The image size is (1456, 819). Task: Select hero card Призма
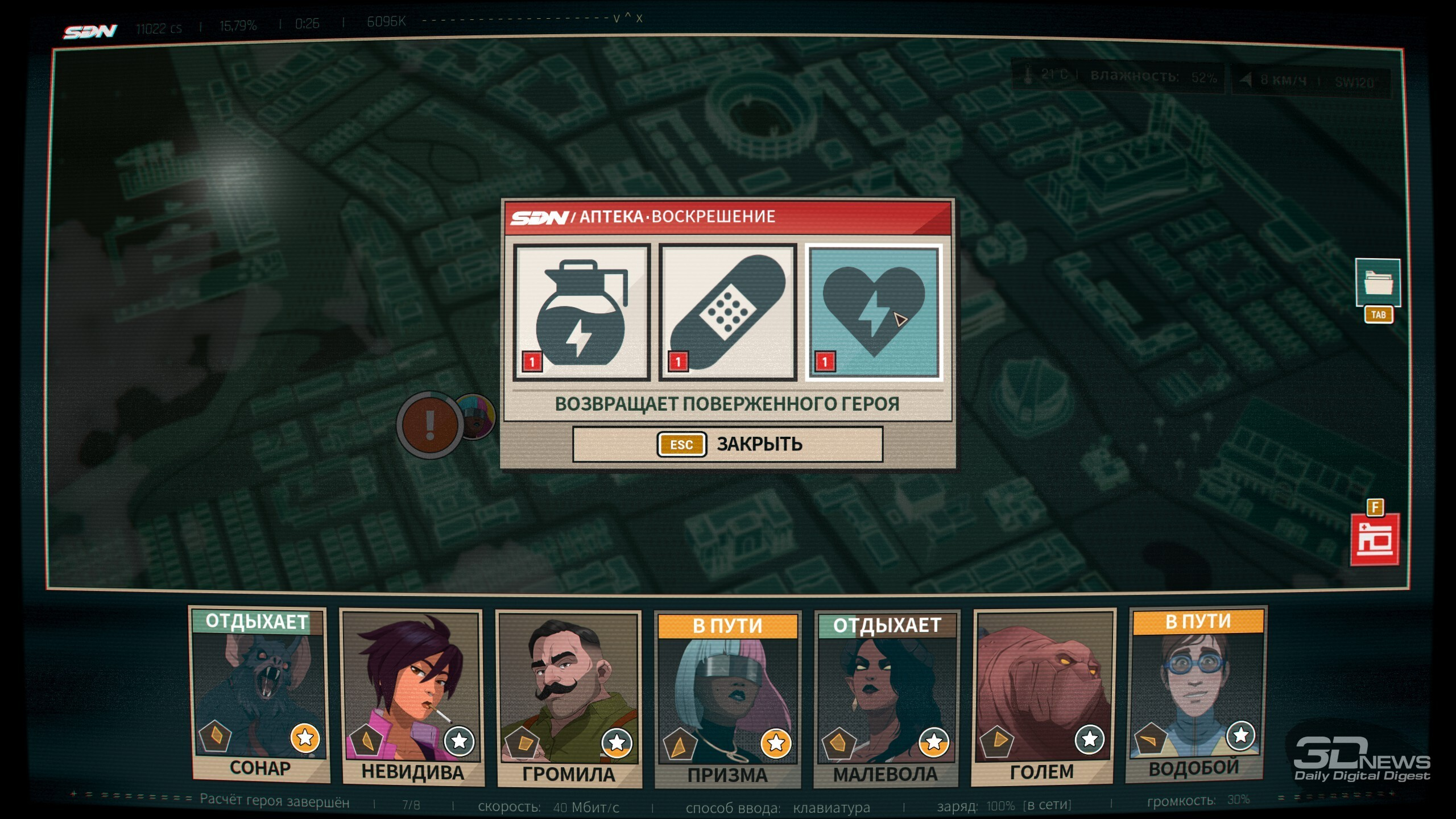pos(727,700)
